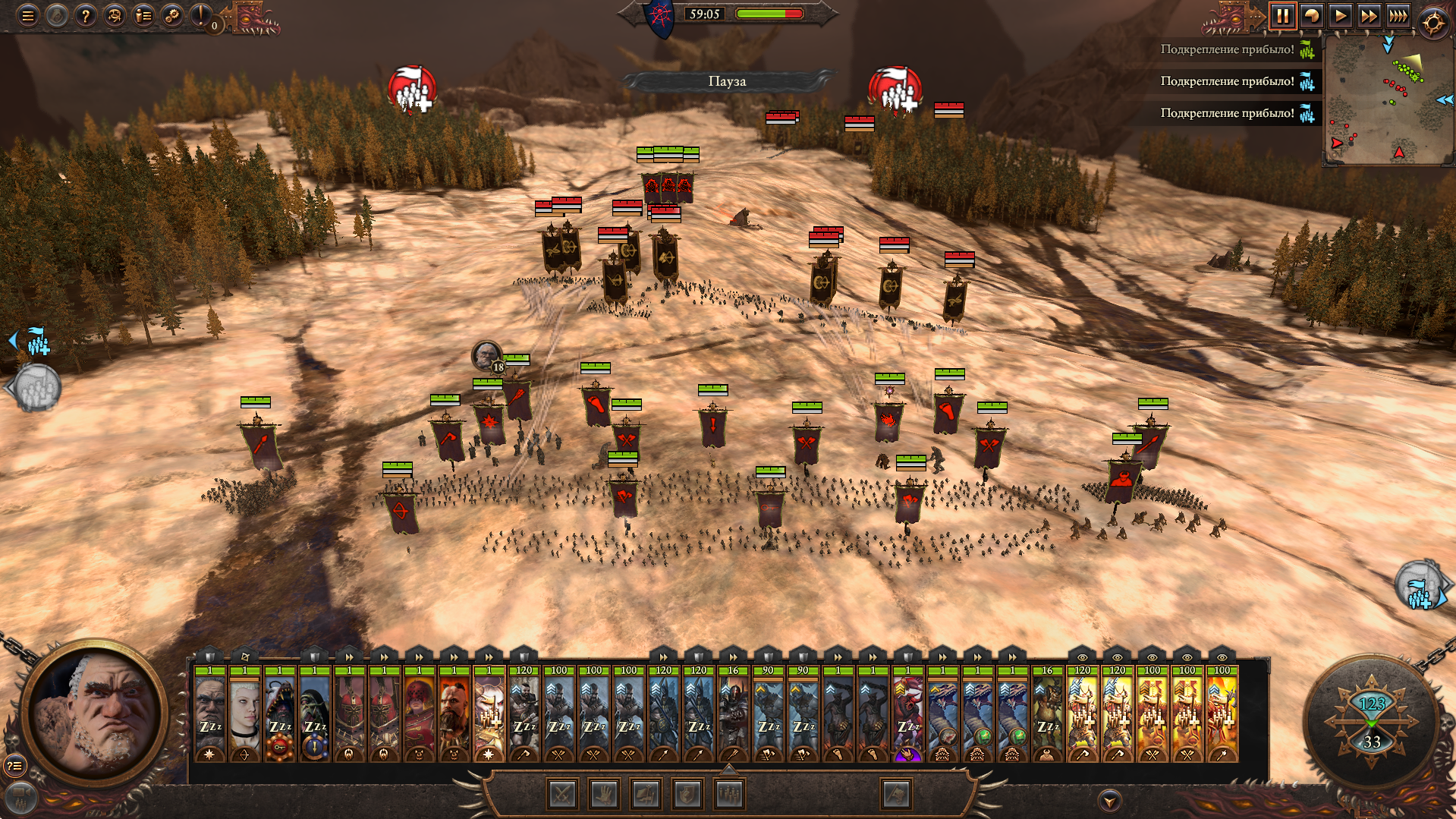Viewport: 1456px width, 819px height.
Task: Click the exclamation mark alerts button
Action: point(202,15)
